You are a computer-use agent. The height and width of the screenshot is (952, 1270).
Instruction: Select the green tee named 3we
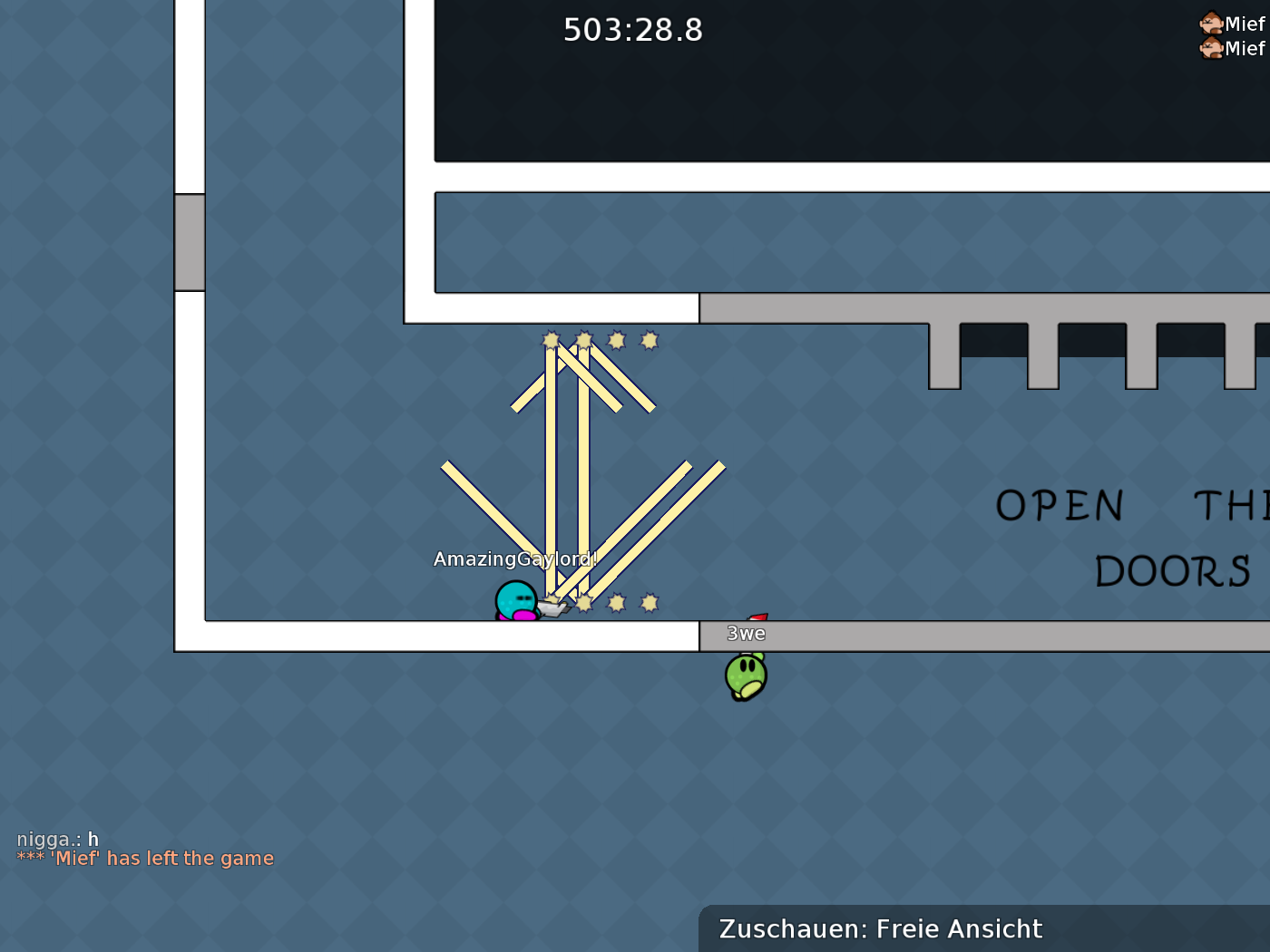[744, 675]
